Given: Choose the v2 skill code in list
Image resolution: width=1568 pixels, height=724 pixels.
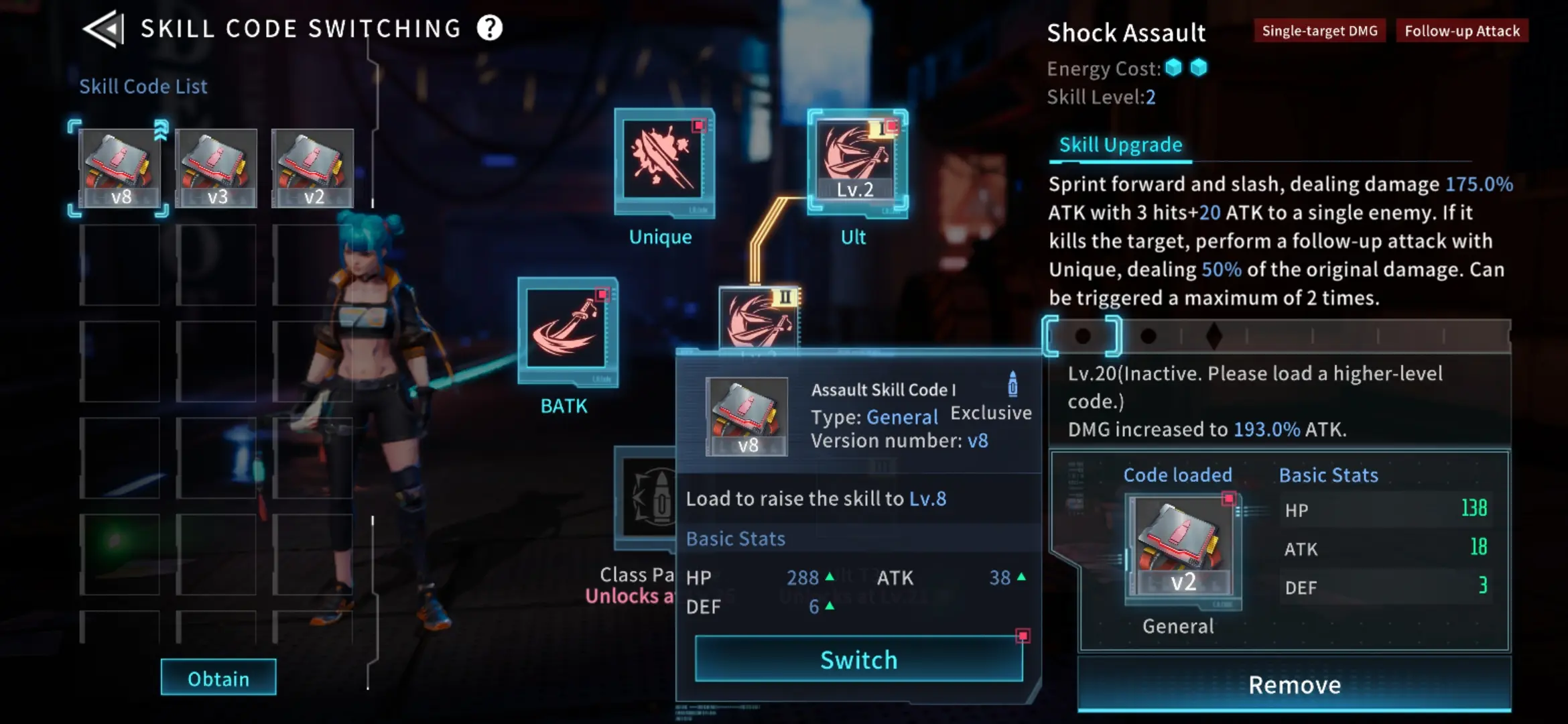Looking at the screenshot, I should pyautogui.click(x=312, y=169).
